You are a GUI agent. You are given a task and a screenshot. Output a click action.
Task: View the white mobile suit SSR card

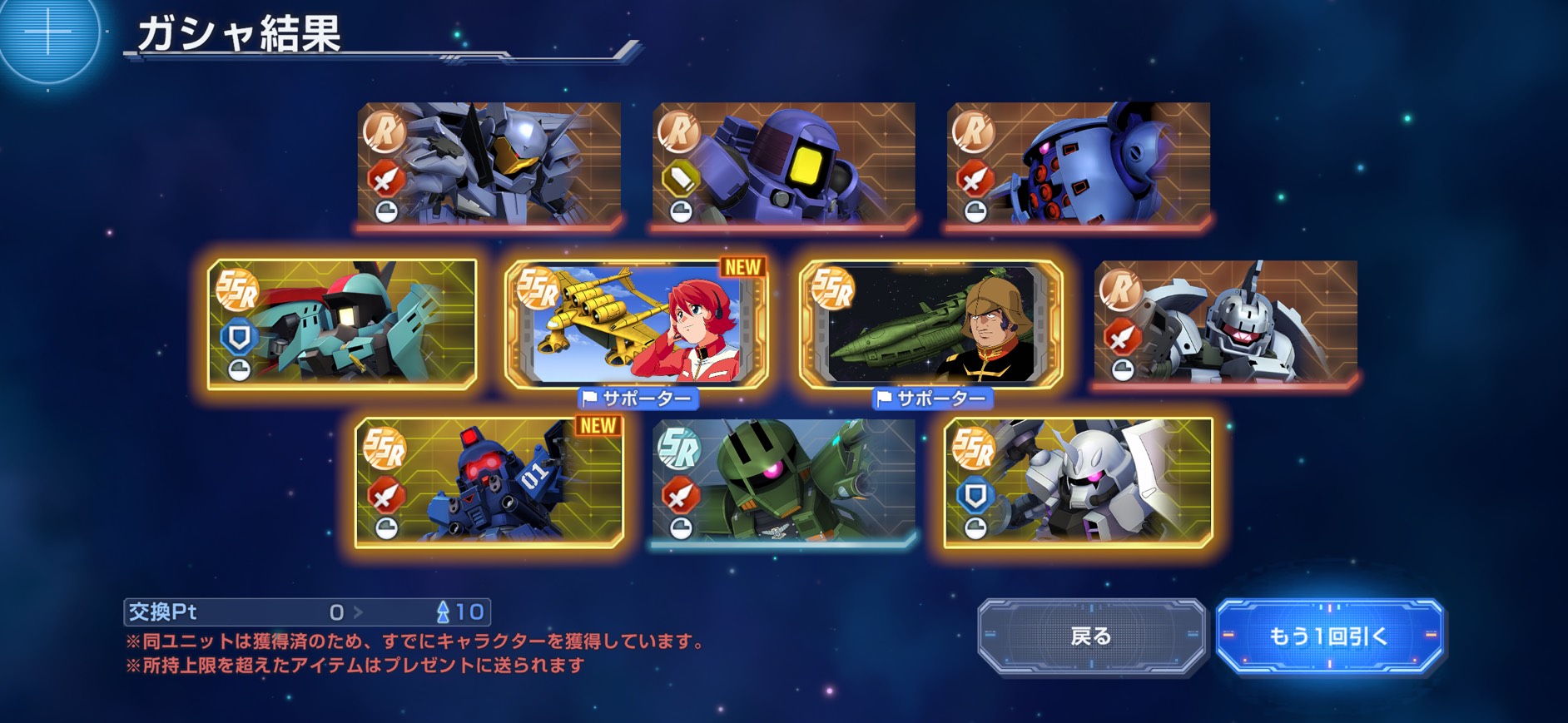pos(1078,483)
